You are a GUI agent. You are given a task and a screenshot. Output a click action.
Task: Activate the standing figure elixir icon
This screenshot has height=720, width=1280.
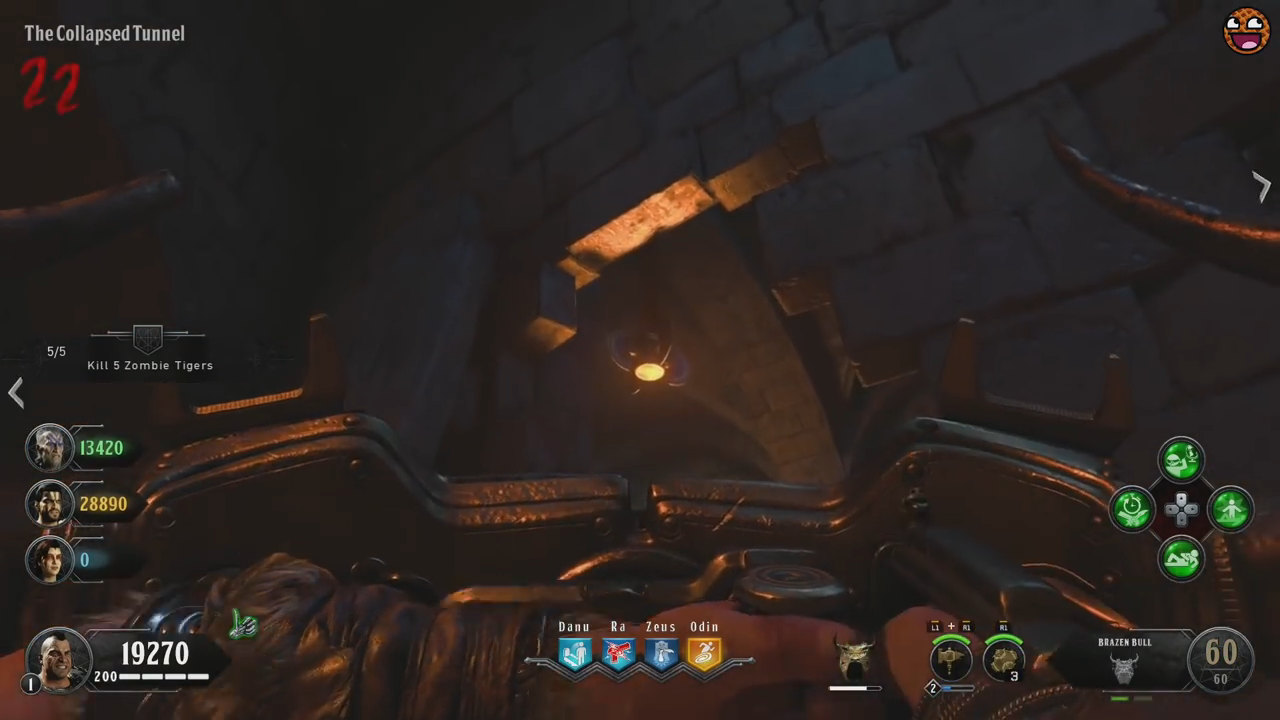click(1230, 509)
